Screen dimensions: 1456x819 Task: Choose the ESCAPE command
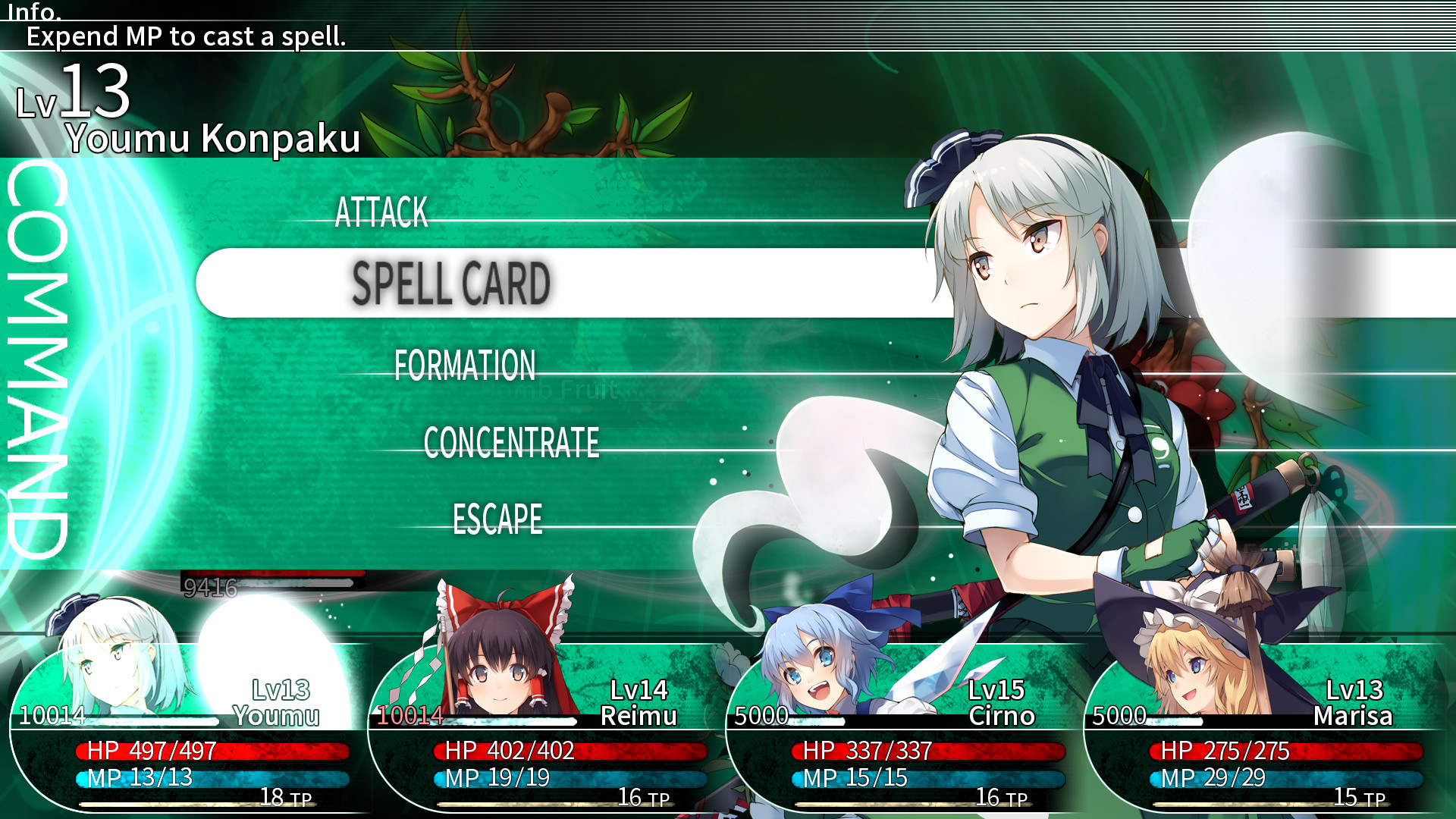coord(497,520)
